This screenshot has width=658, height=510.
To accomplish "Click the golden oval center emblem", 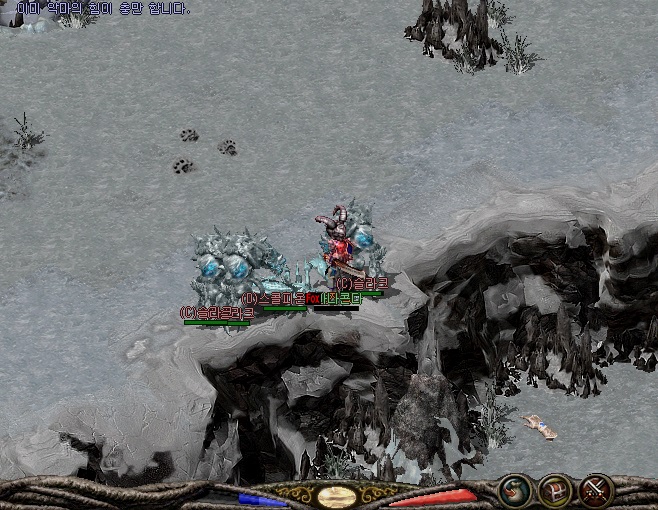I will click(x=338, y=496).
